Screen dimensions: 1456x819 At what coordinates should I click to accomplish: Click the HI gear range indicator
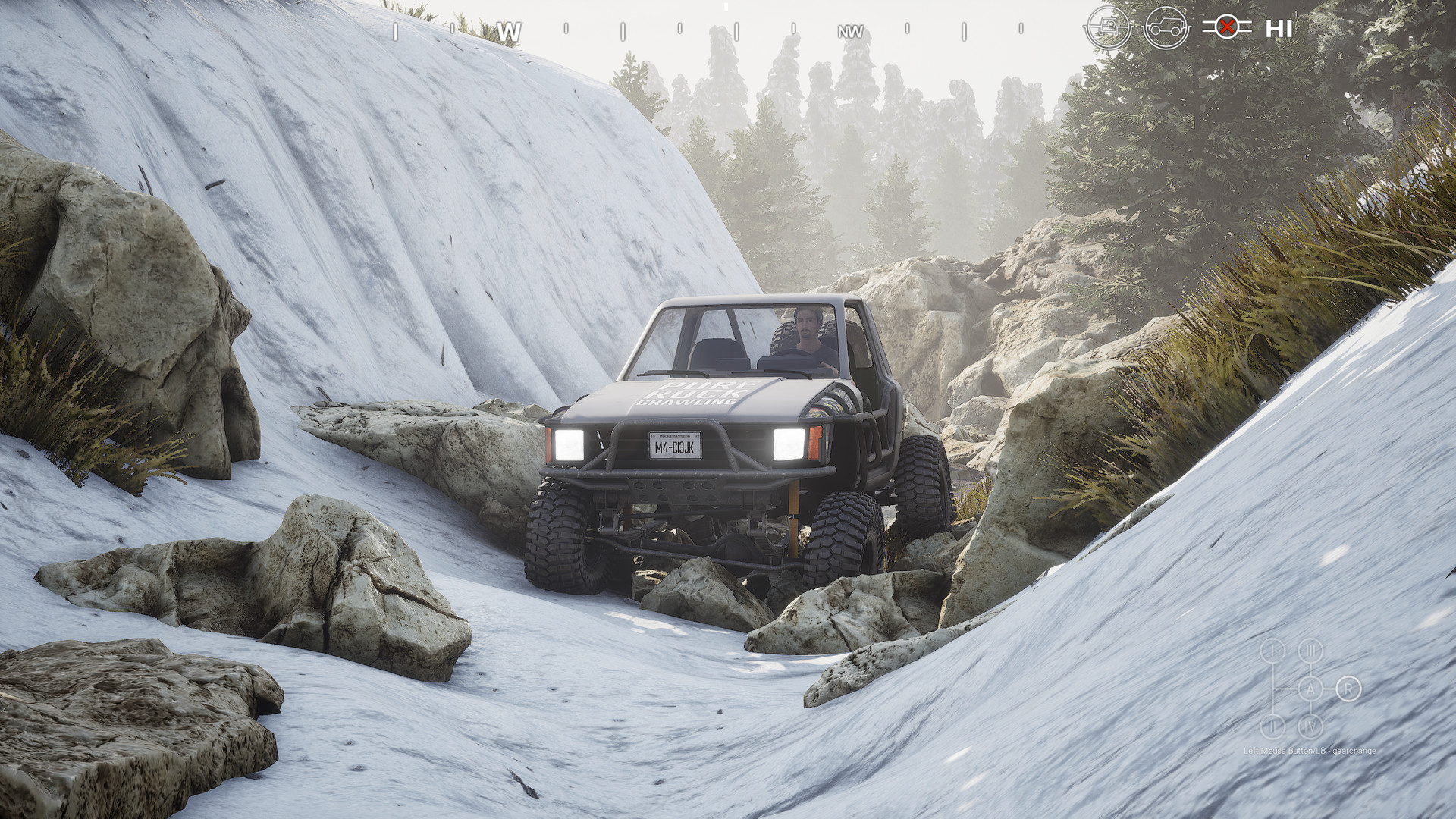(x=1277, y=28)
